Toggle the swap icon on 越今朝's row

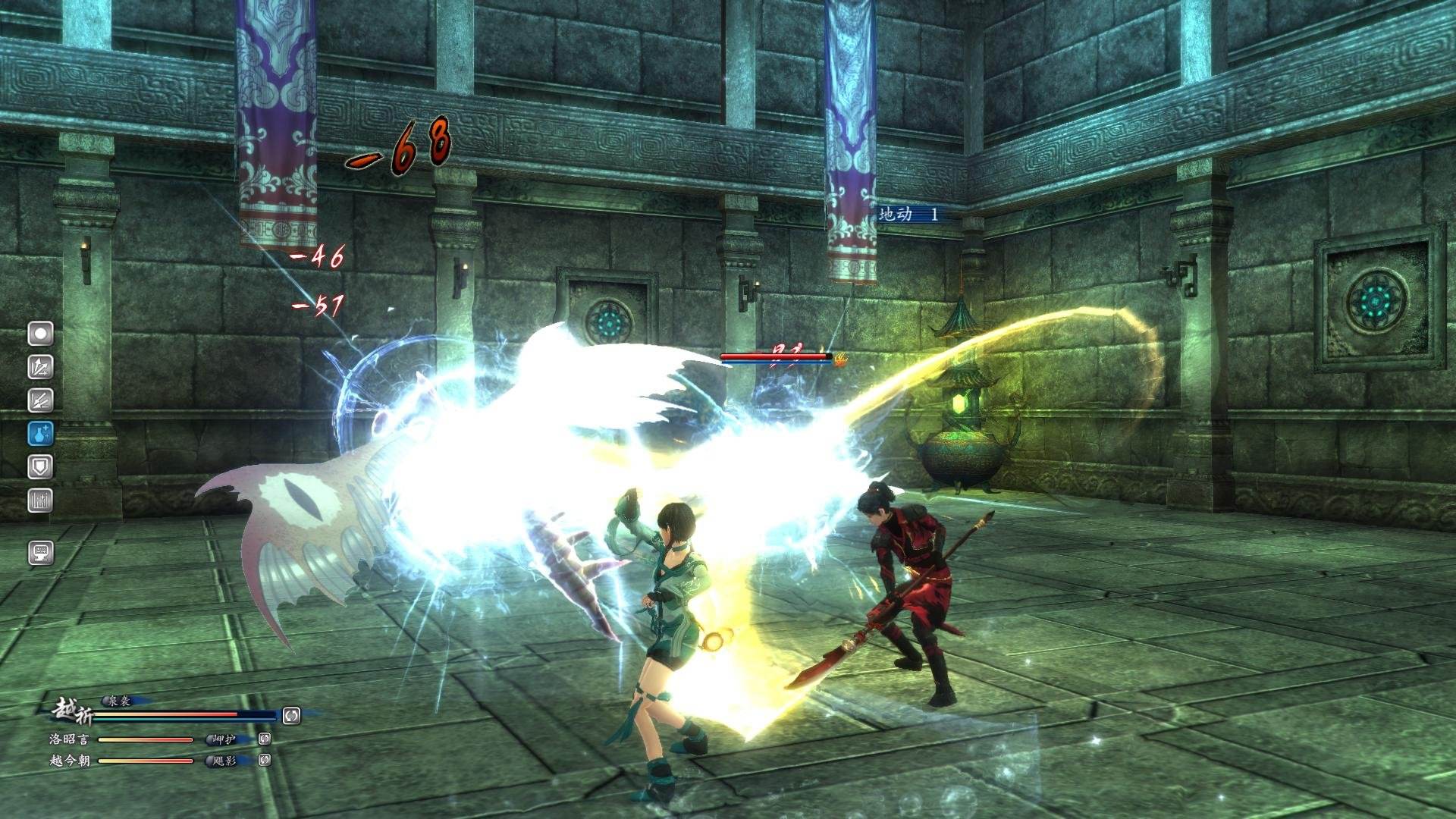264,761
